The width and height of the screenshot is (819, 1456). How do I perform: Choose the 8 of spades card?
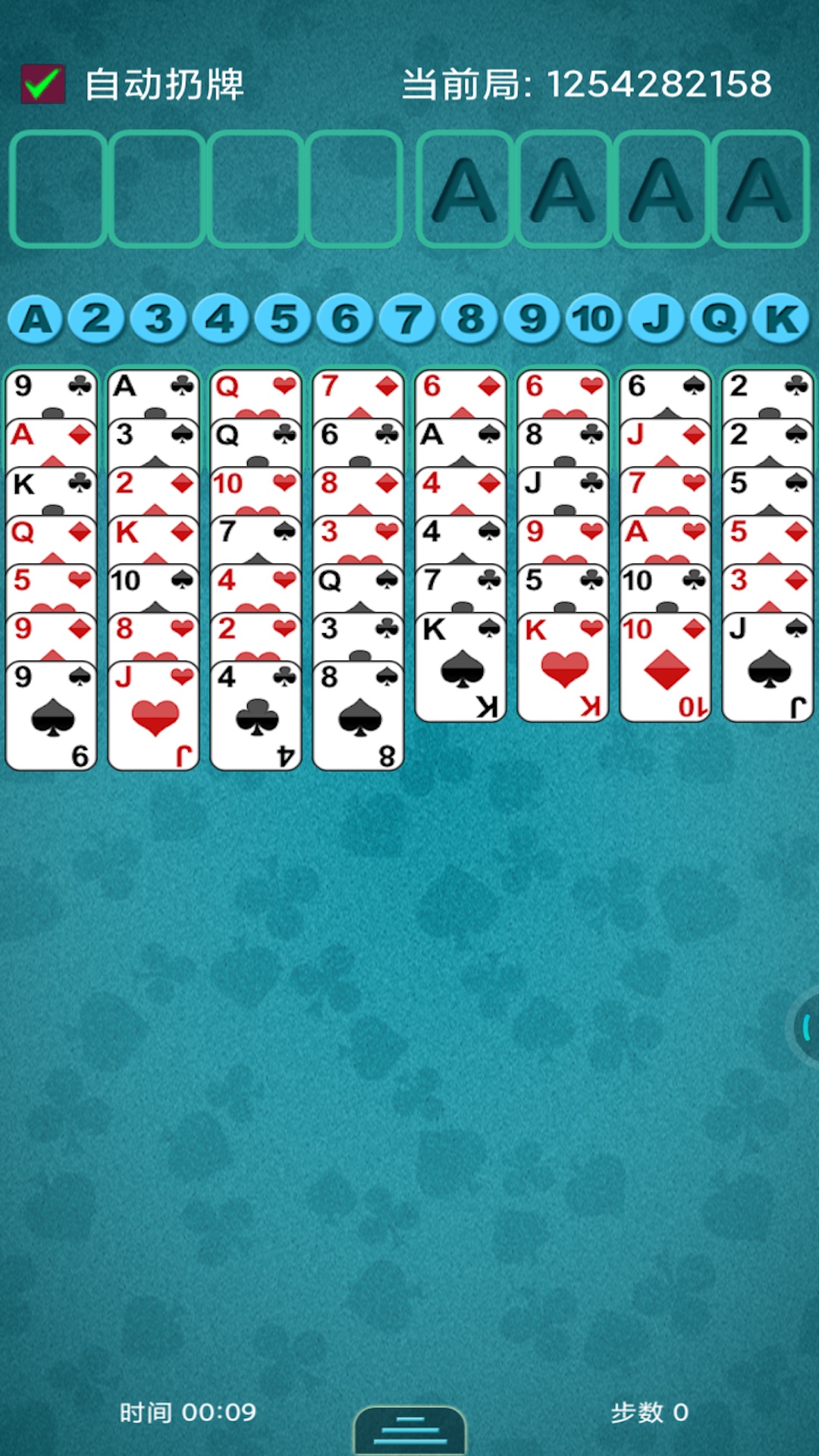[359, 717]
